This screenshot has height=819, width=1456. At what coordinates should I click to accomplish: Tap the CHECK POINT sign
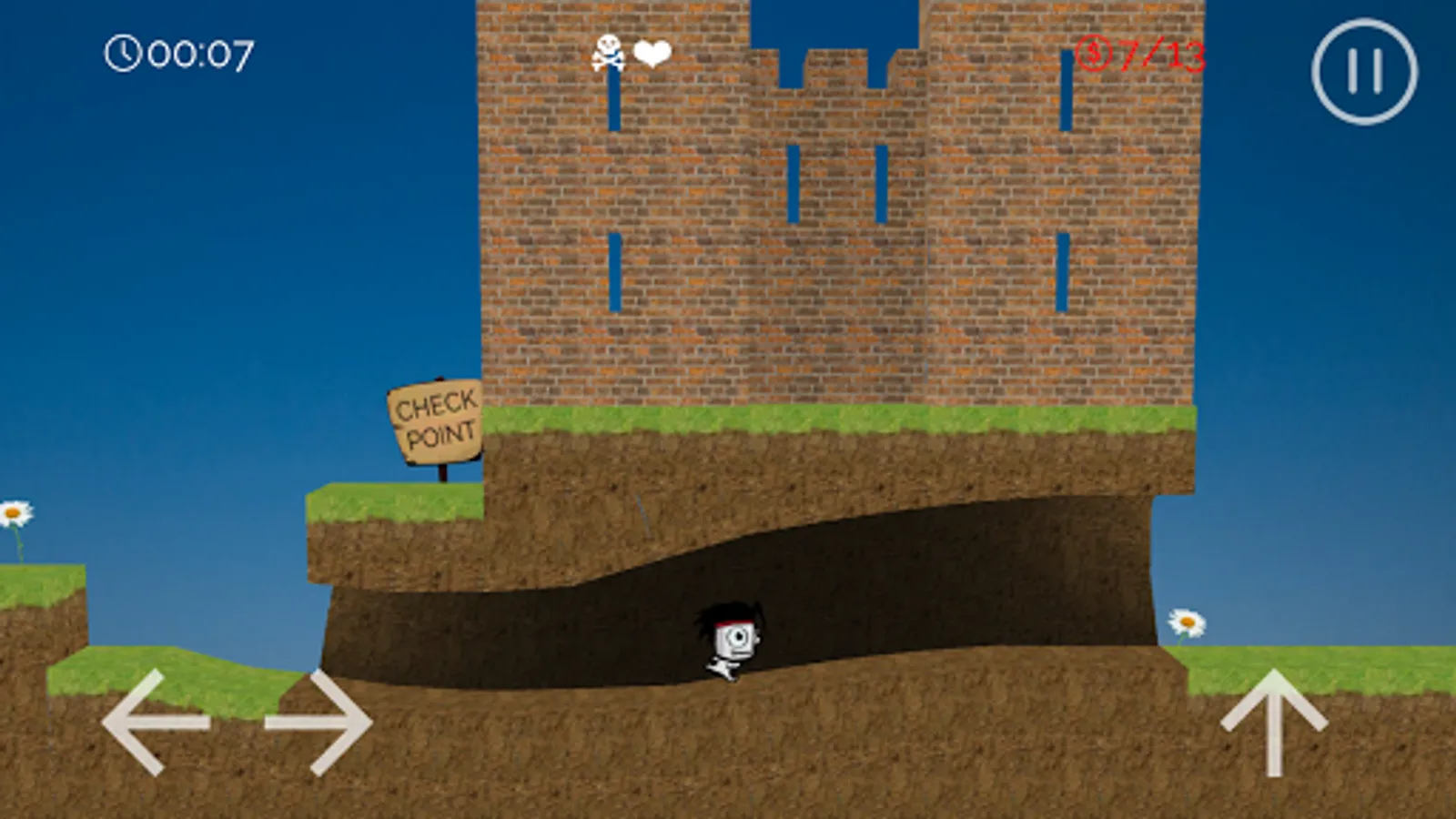[434, 419]
